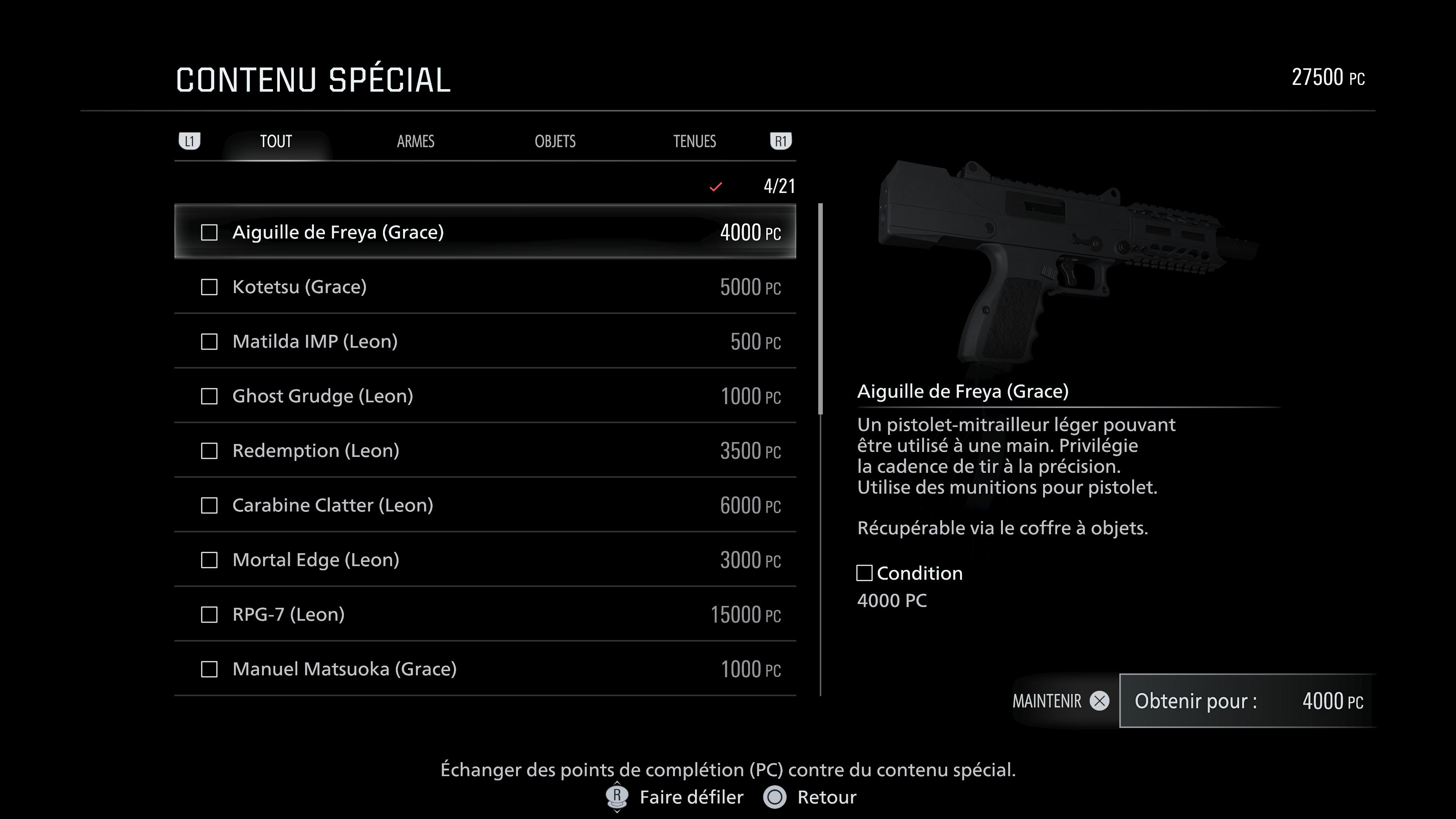Check the RPG-7 (Leon) checkbox
This screenshot has height=819, width=1456.
coord(210,614)
